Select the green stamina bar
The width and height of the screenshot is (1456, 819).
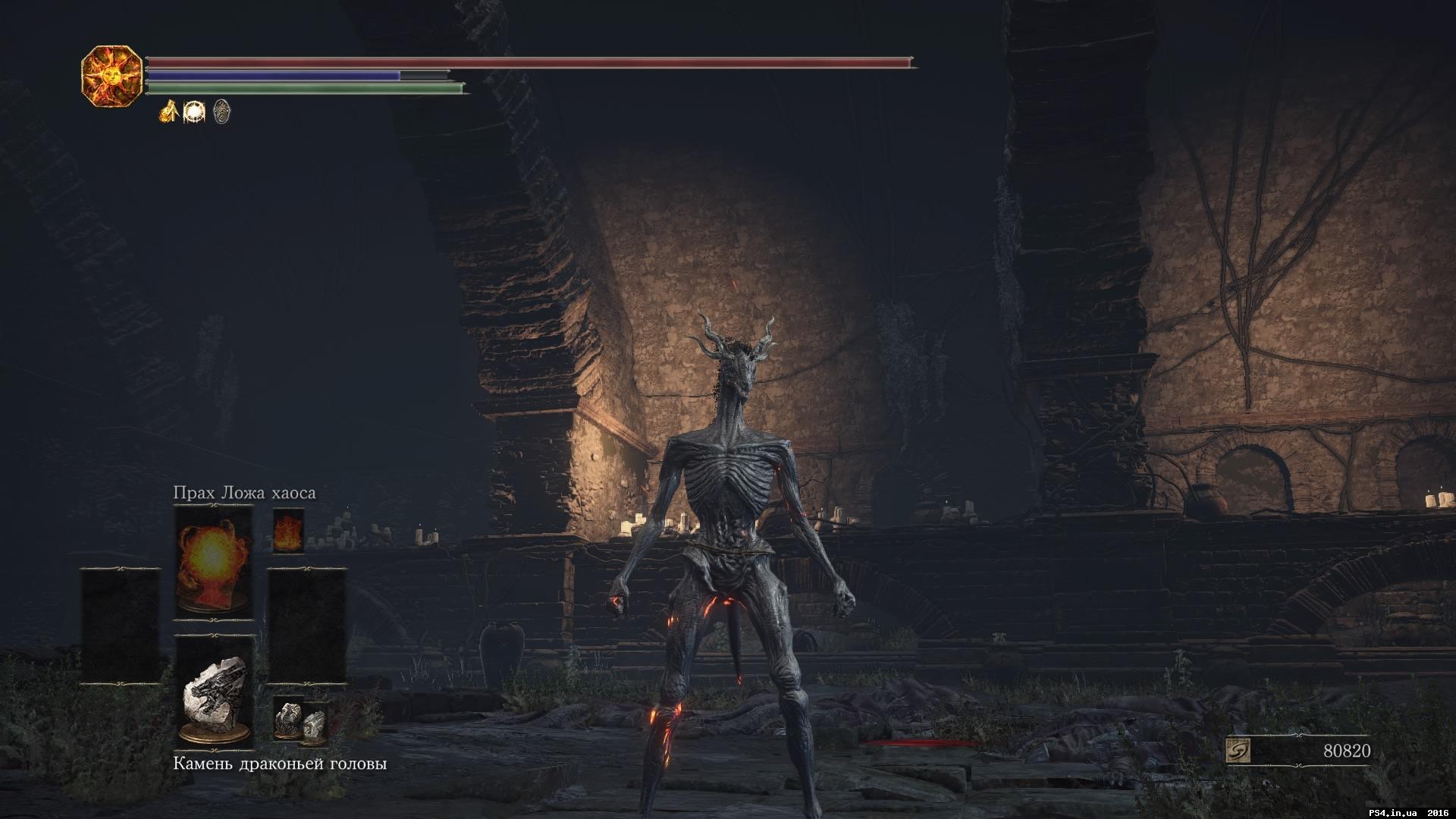(303, 89)
